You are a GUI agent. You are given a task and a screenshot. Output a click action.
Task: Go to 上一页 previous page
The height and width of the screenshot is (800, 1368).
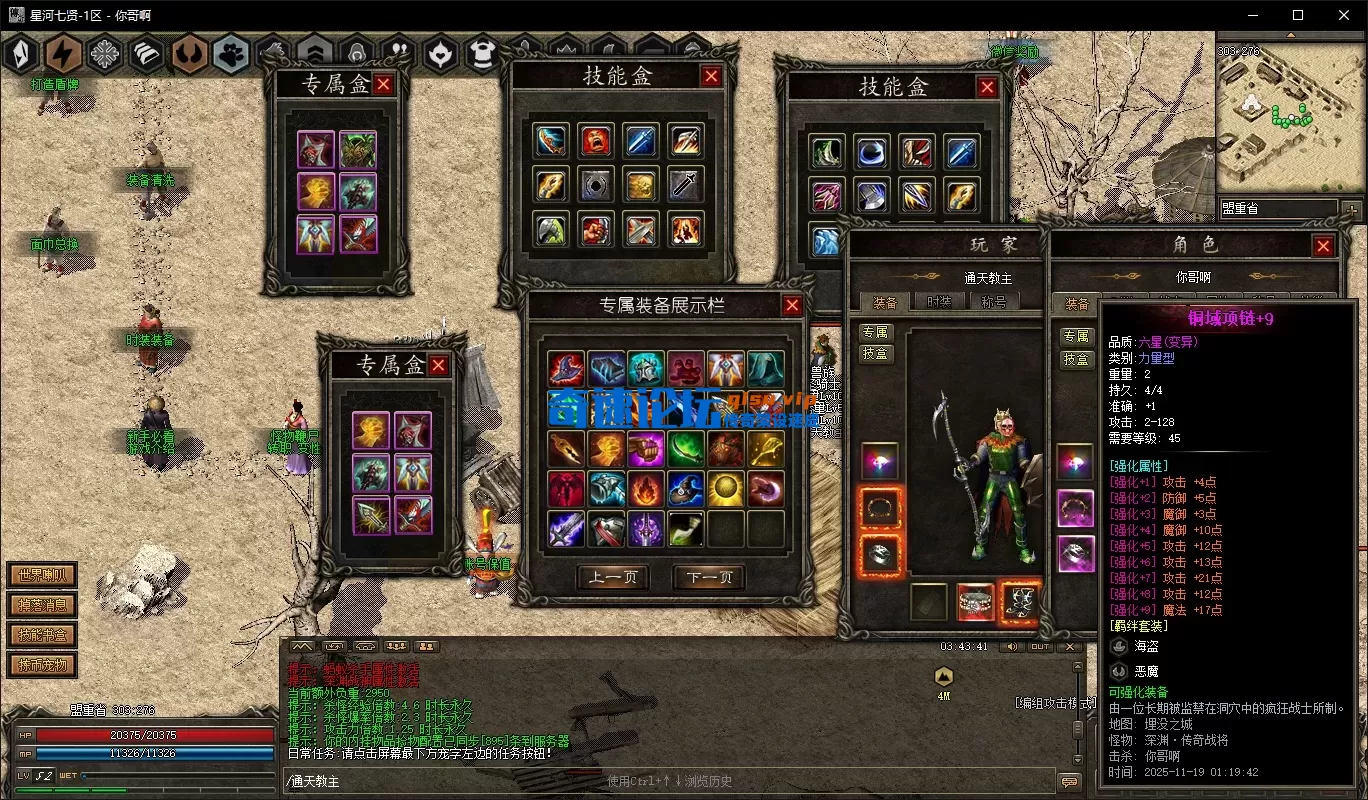tap(613, 578)
